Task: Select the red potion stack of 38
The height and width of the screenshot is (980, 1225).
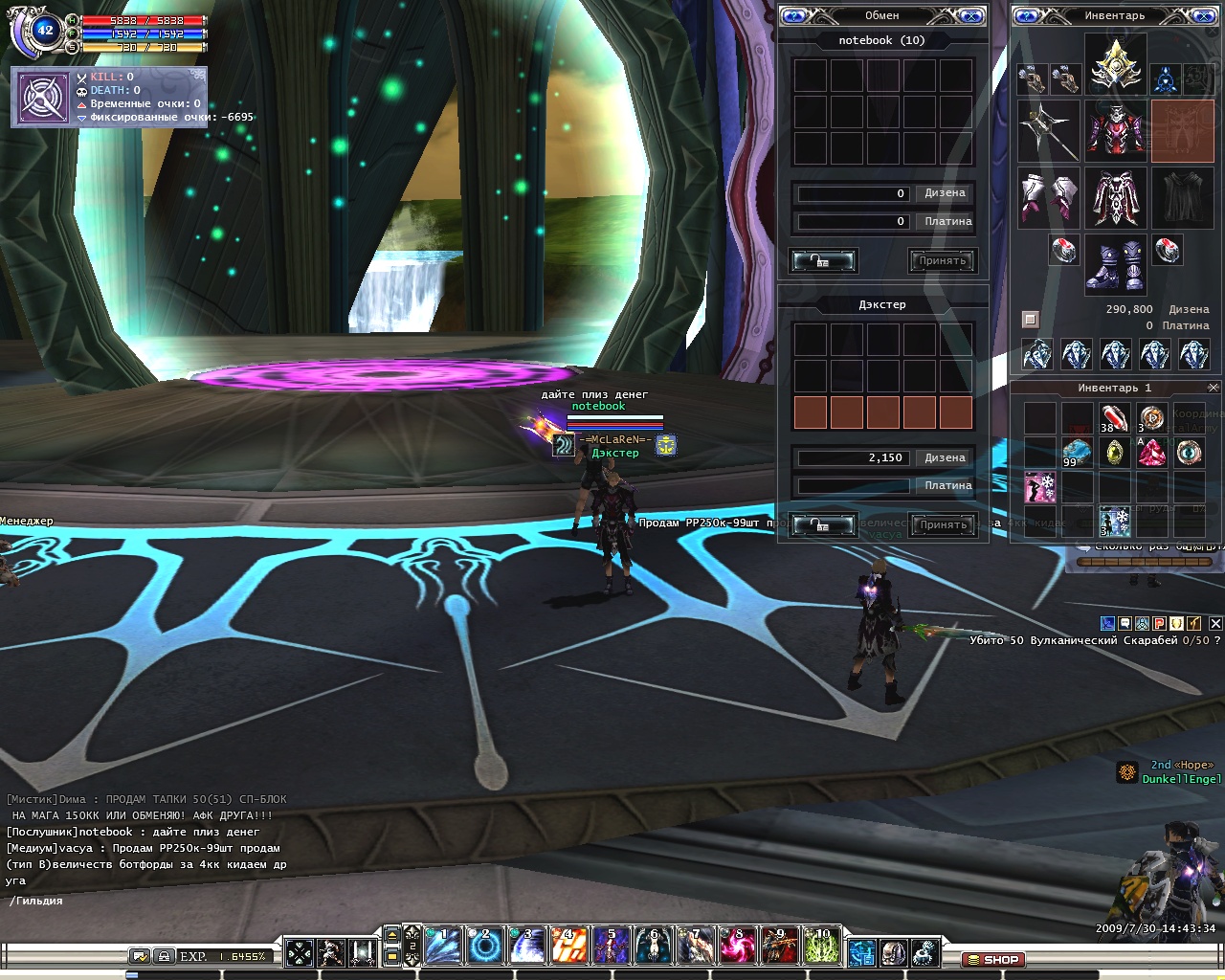Action: 1114,419
